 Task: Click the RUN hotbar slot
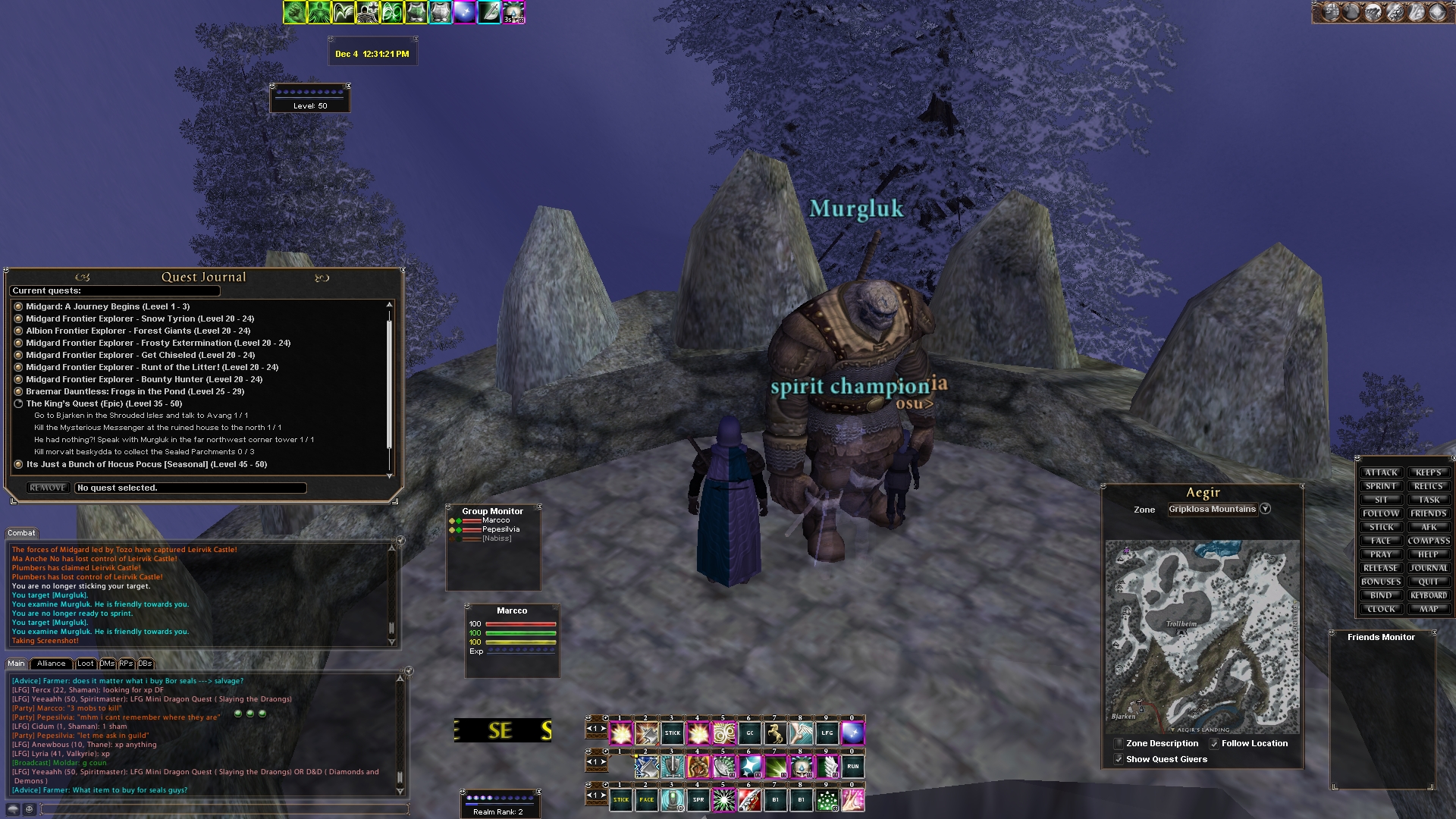pyautogui.click(x=852, y=767)
